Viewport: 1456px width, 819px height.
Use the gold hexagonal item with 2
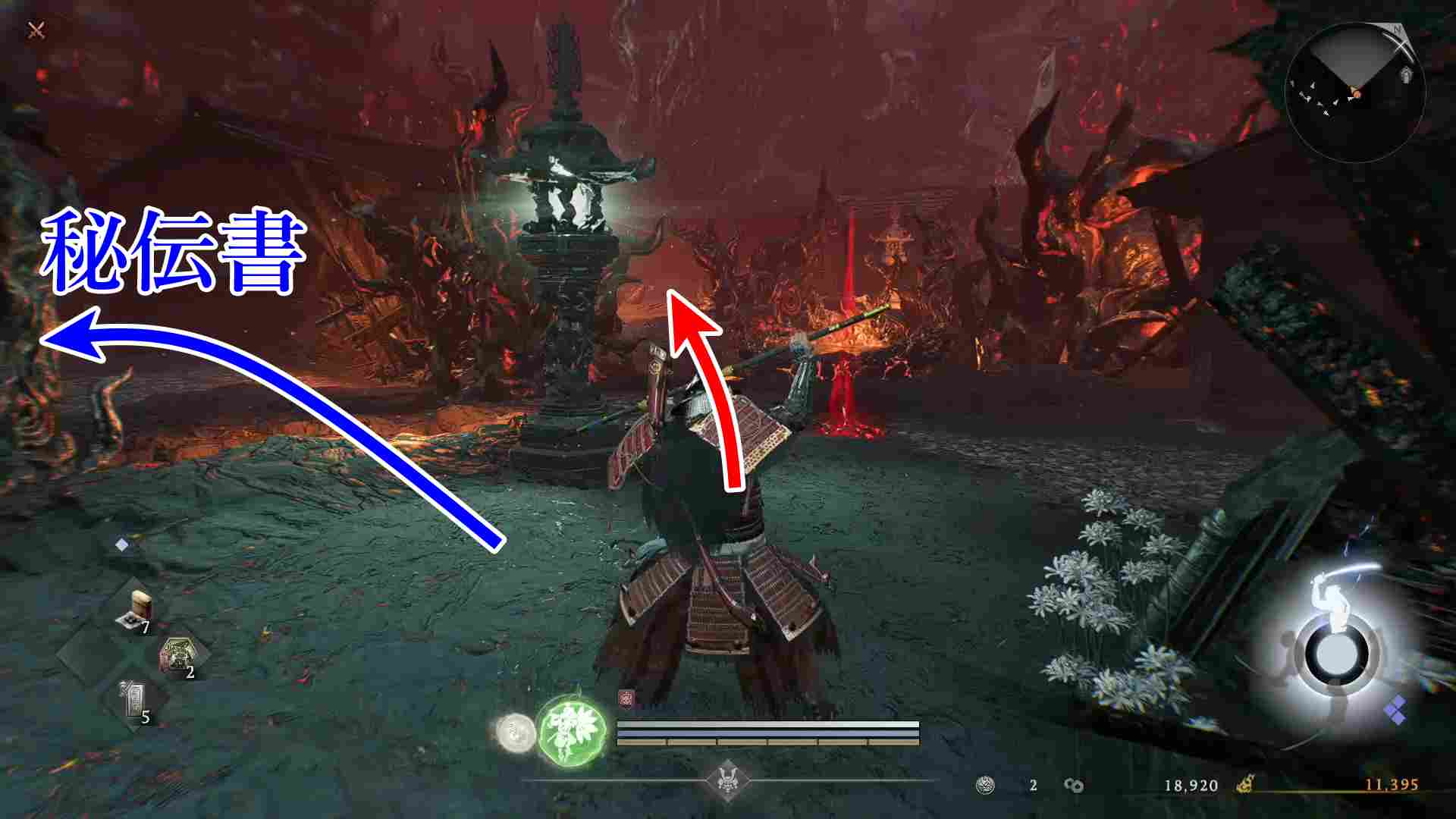tap(179, 655)
